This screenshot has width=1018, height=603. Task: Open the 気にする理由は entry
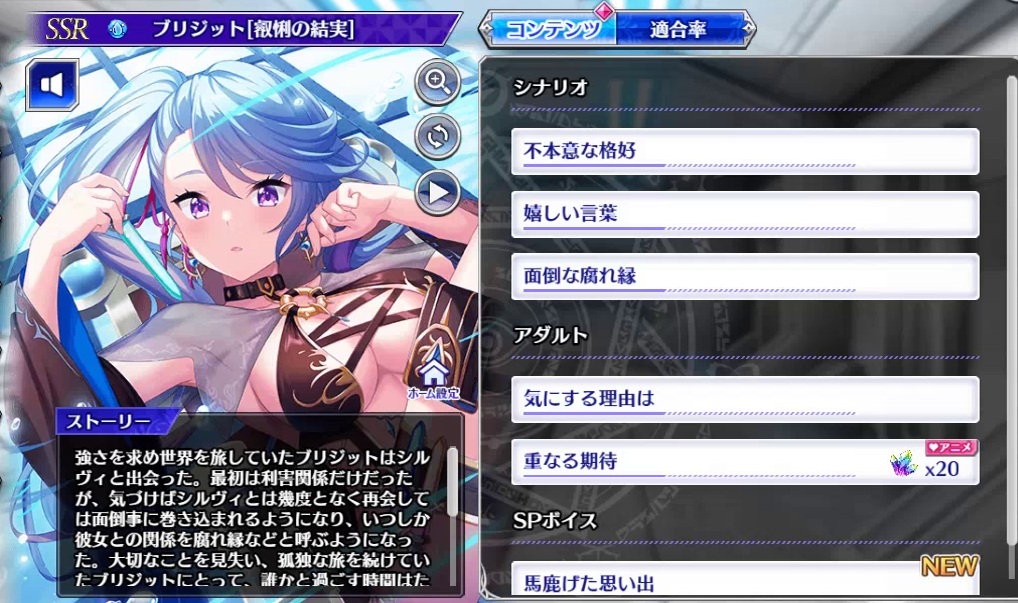tap(744, 399)
